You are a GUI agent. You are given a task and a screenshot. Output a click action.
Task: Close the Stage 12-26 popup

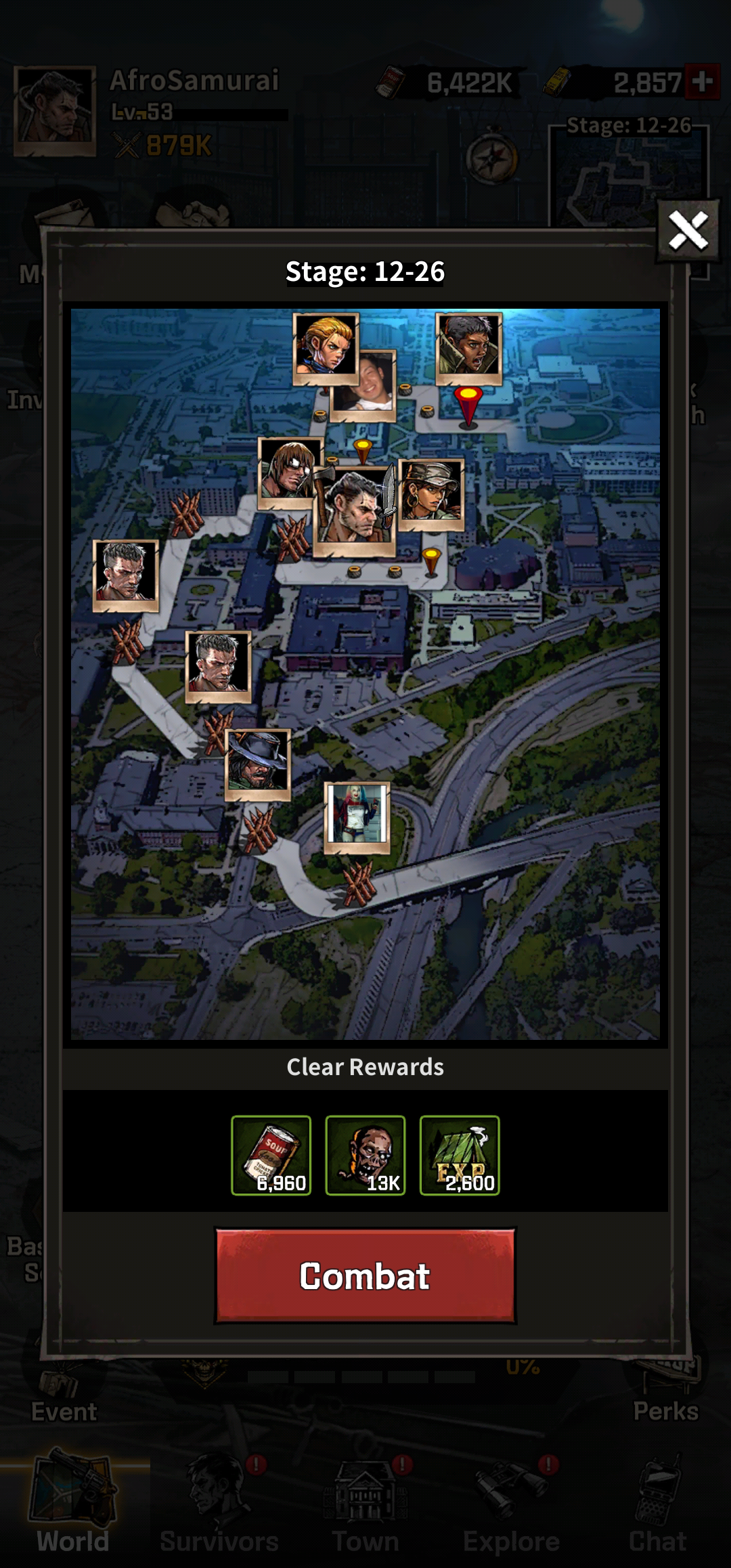[688, 231]
